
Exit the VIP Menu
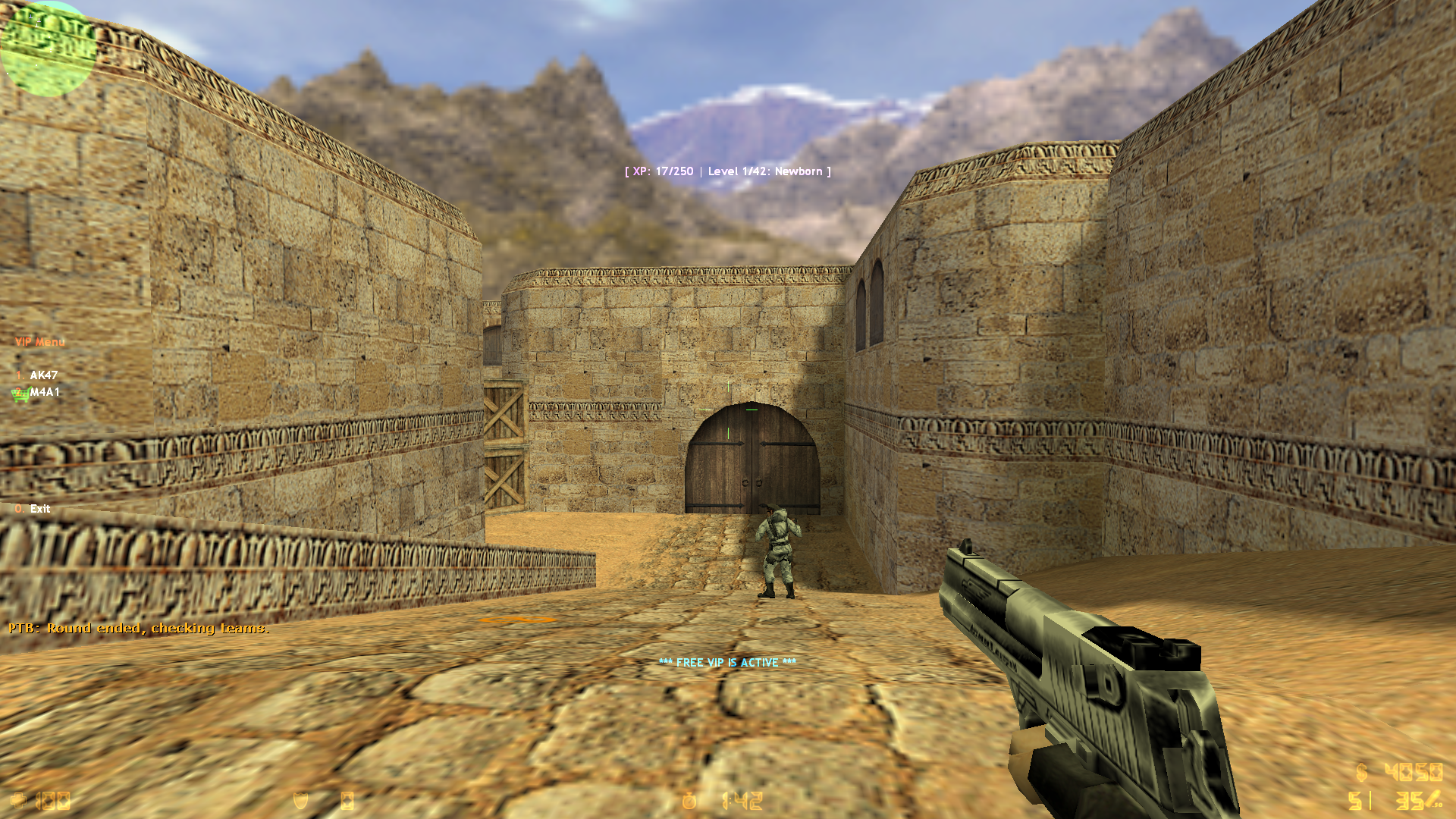[39, 509]
